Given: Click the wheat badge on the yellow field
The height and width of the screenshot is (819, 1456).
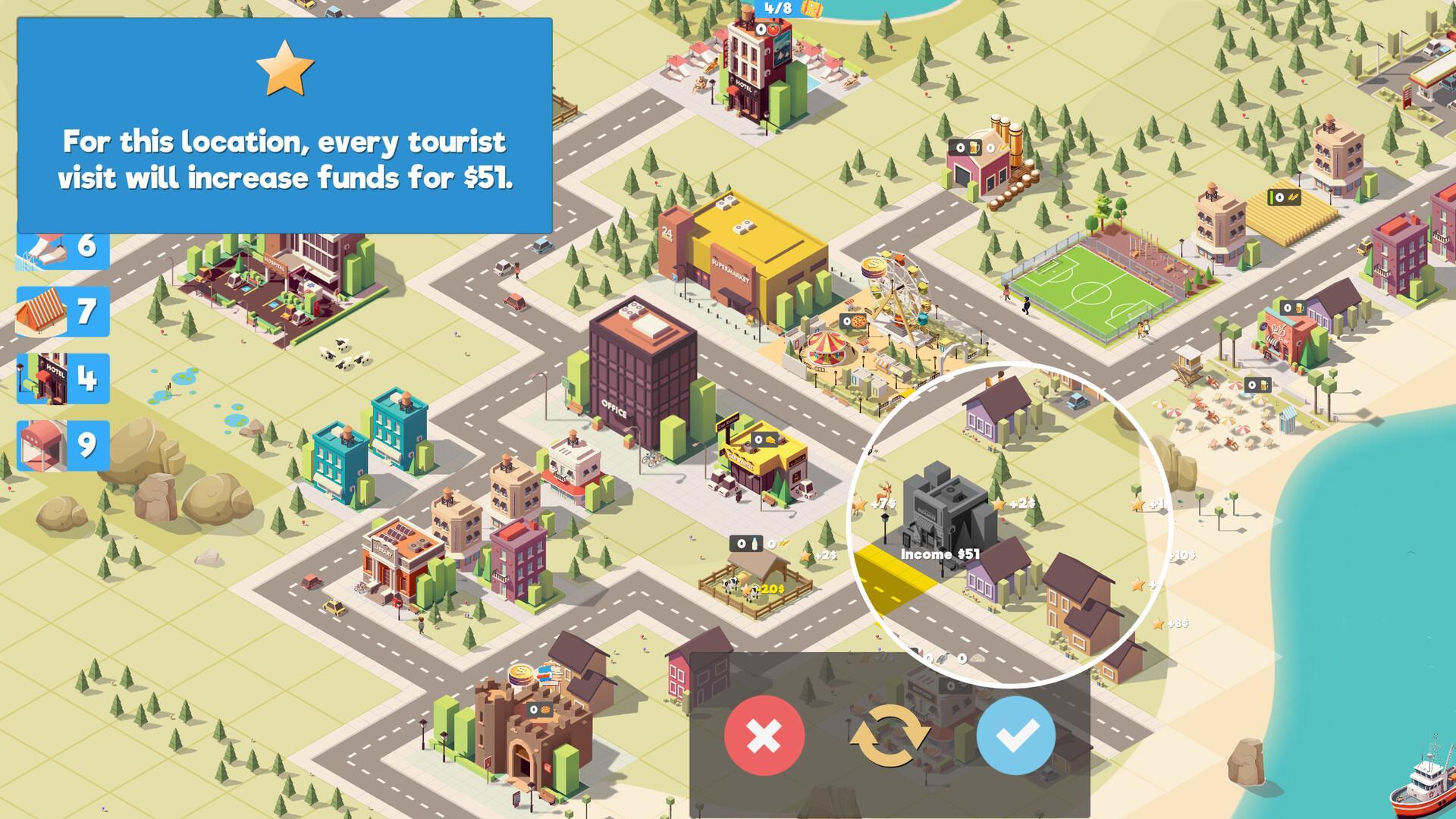Looking at the screenshot, I should (1284, 197).
